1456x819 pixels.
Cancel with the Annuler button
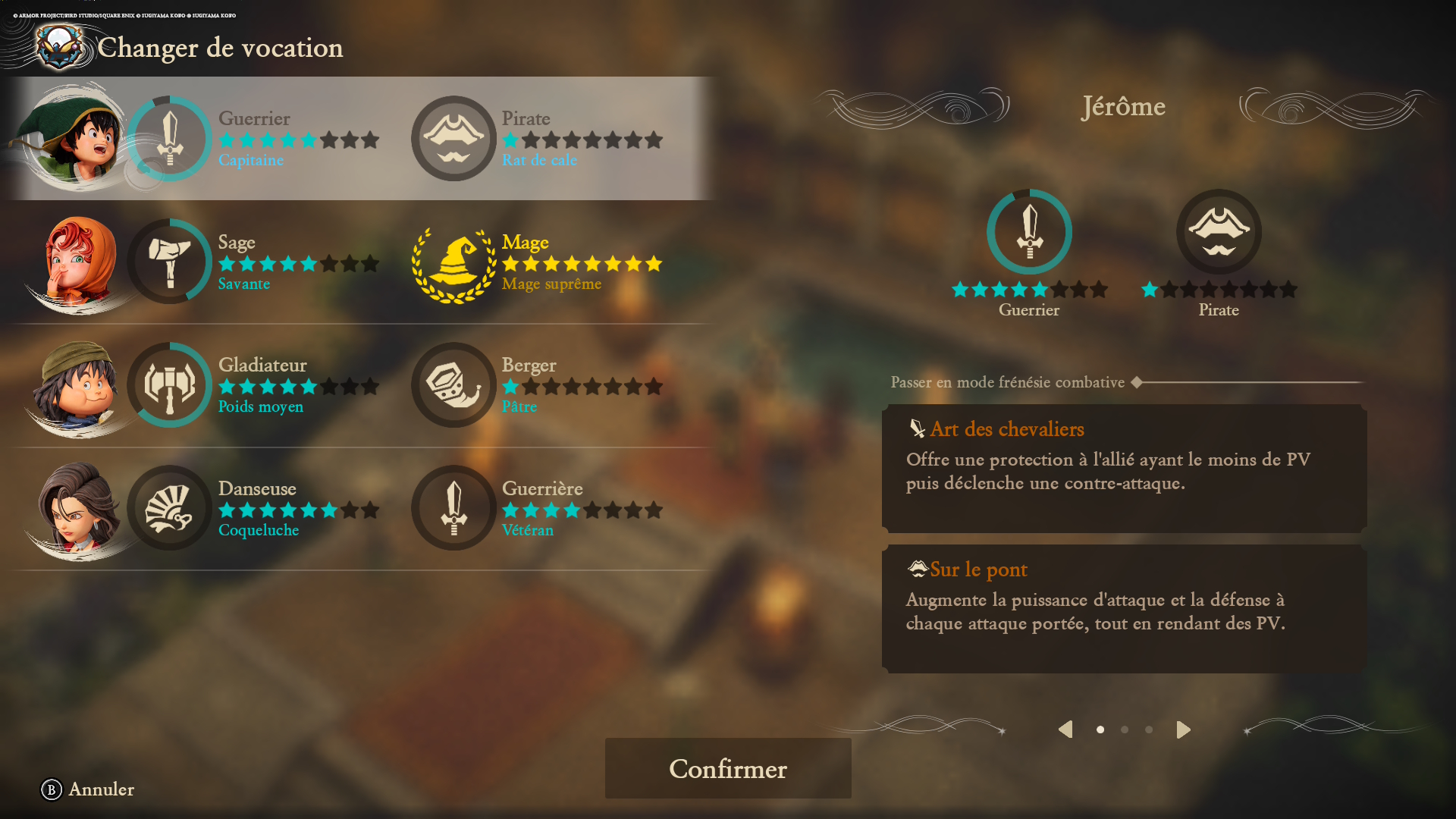88,789
